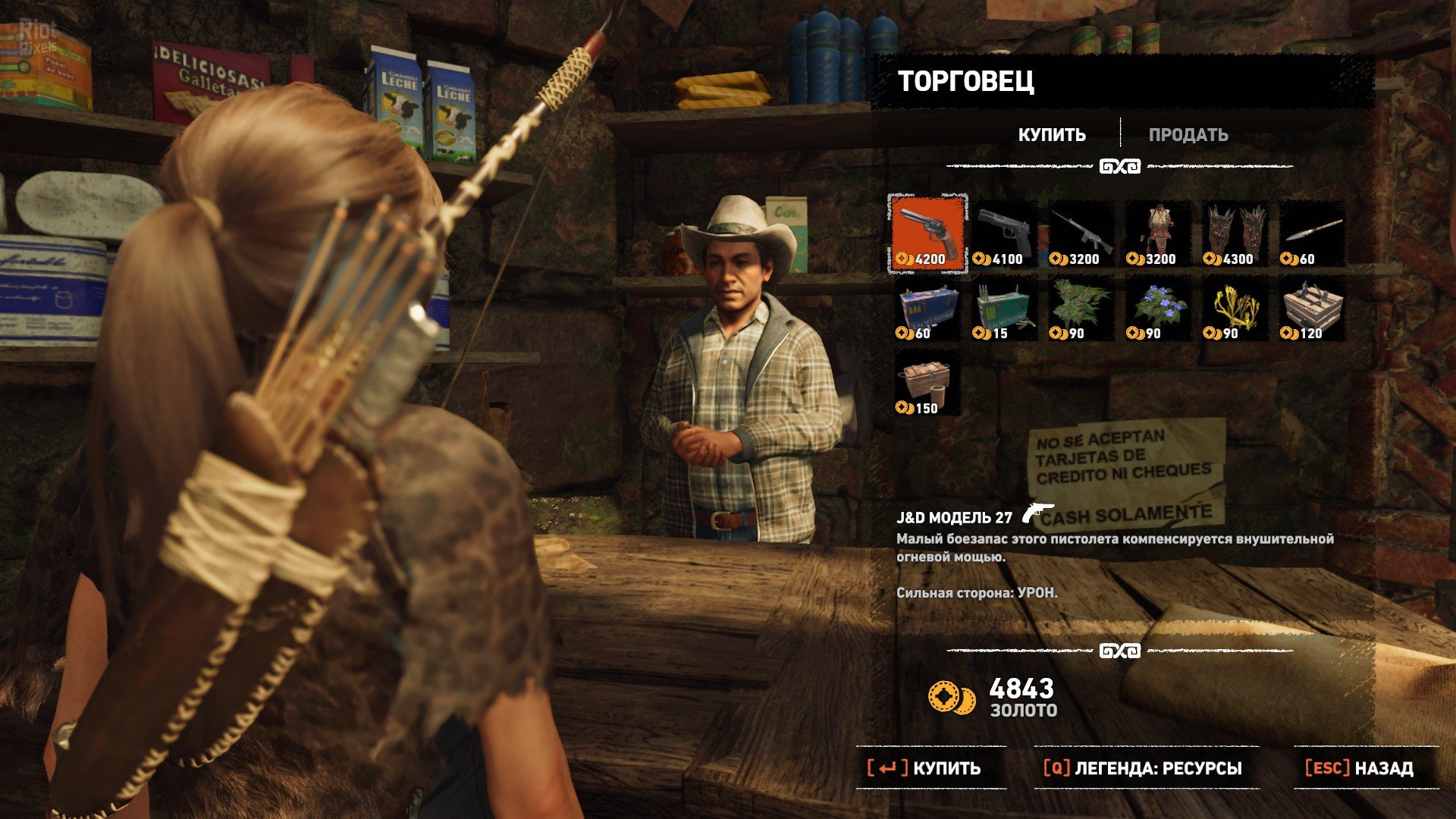Open the ЛЕГЕНДА: РЕСУРСЫ resource legend
The width and height of the screenshot is (1456, 819).
pyautogui.click(x=1143, y=768)
